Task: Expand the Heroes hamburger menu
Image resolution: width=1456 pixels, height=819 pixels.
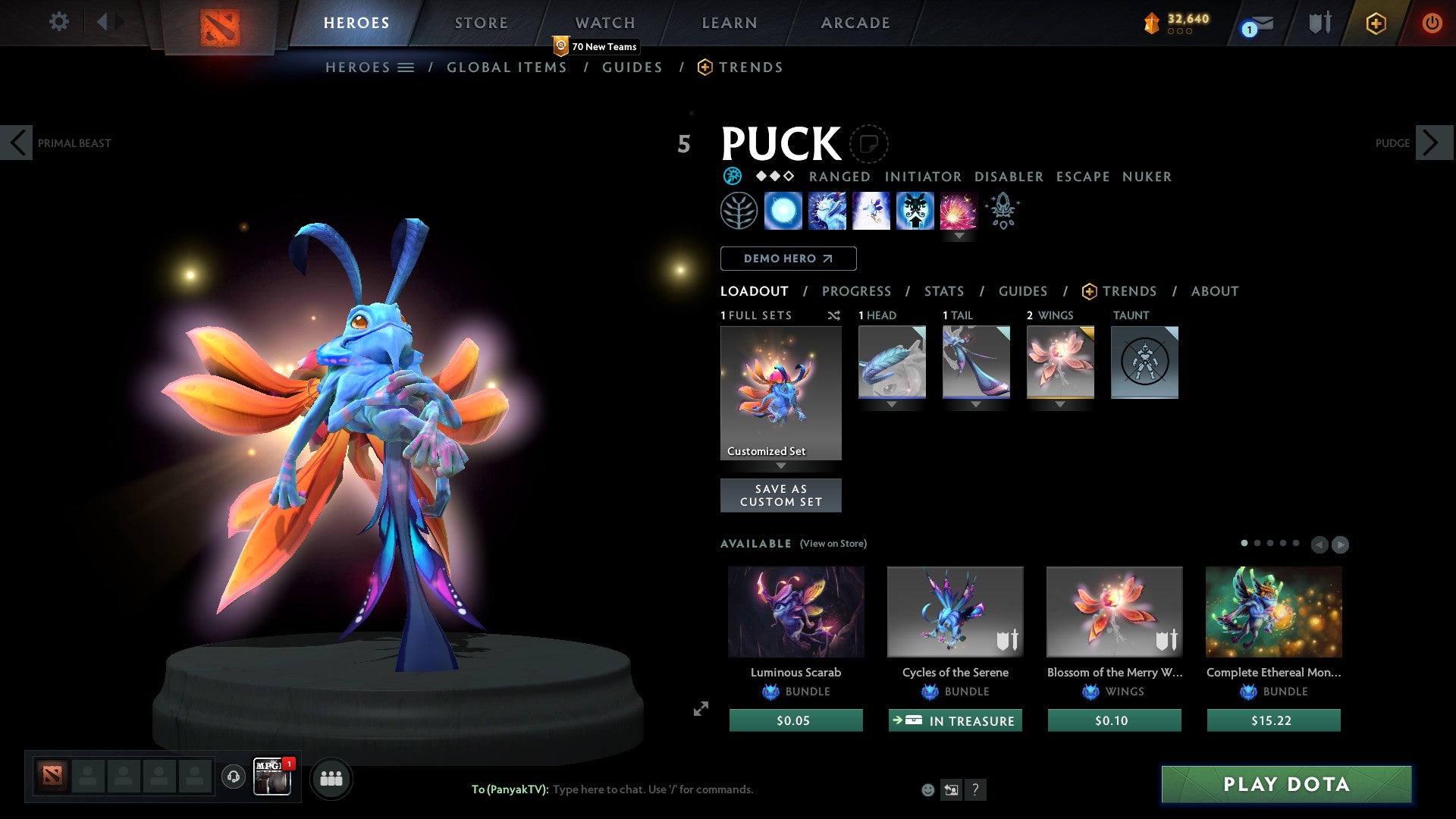Action: click(406, 67)
